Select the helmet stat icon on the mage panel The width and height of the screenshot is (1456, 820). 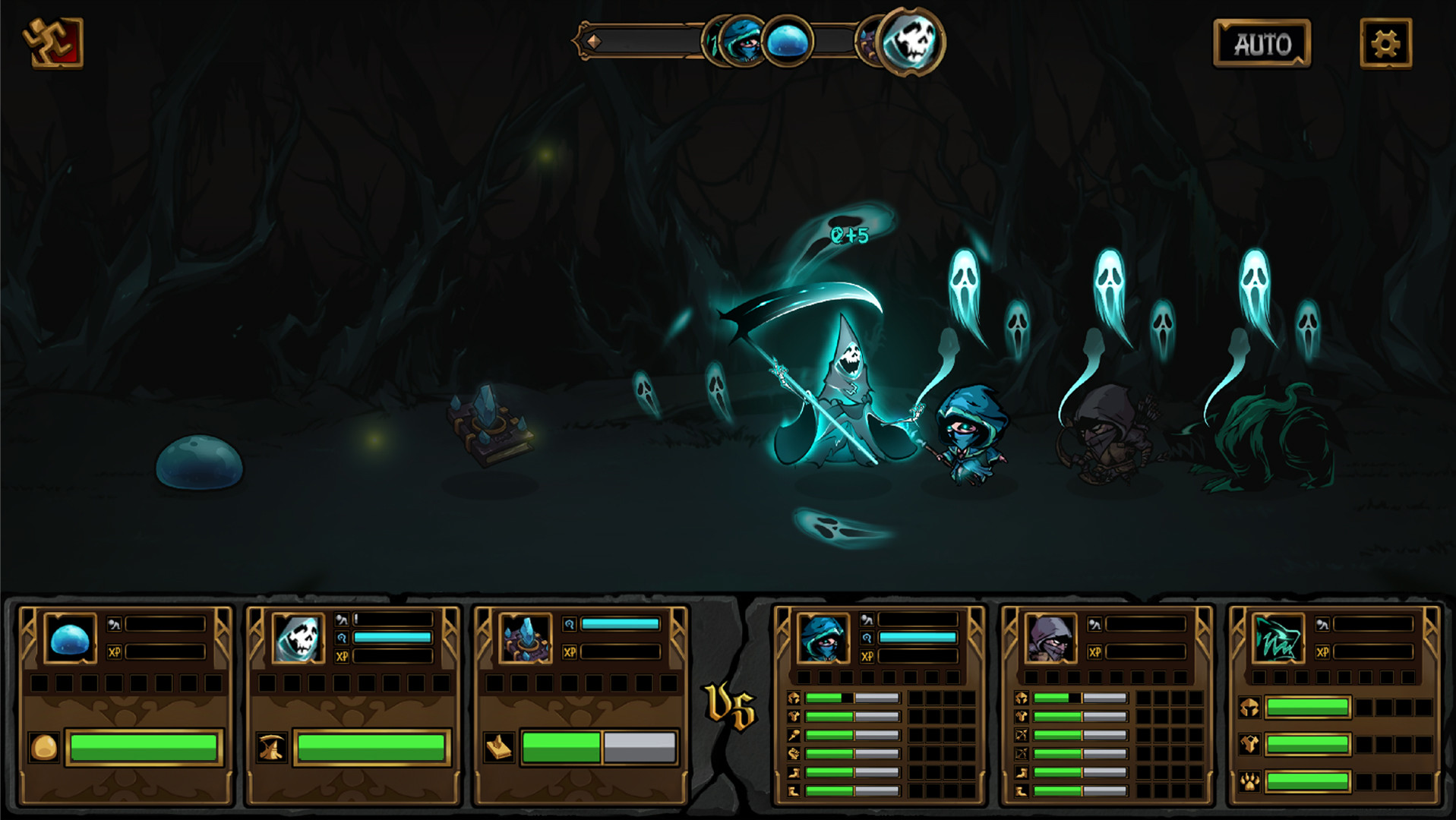click(794, 698)
